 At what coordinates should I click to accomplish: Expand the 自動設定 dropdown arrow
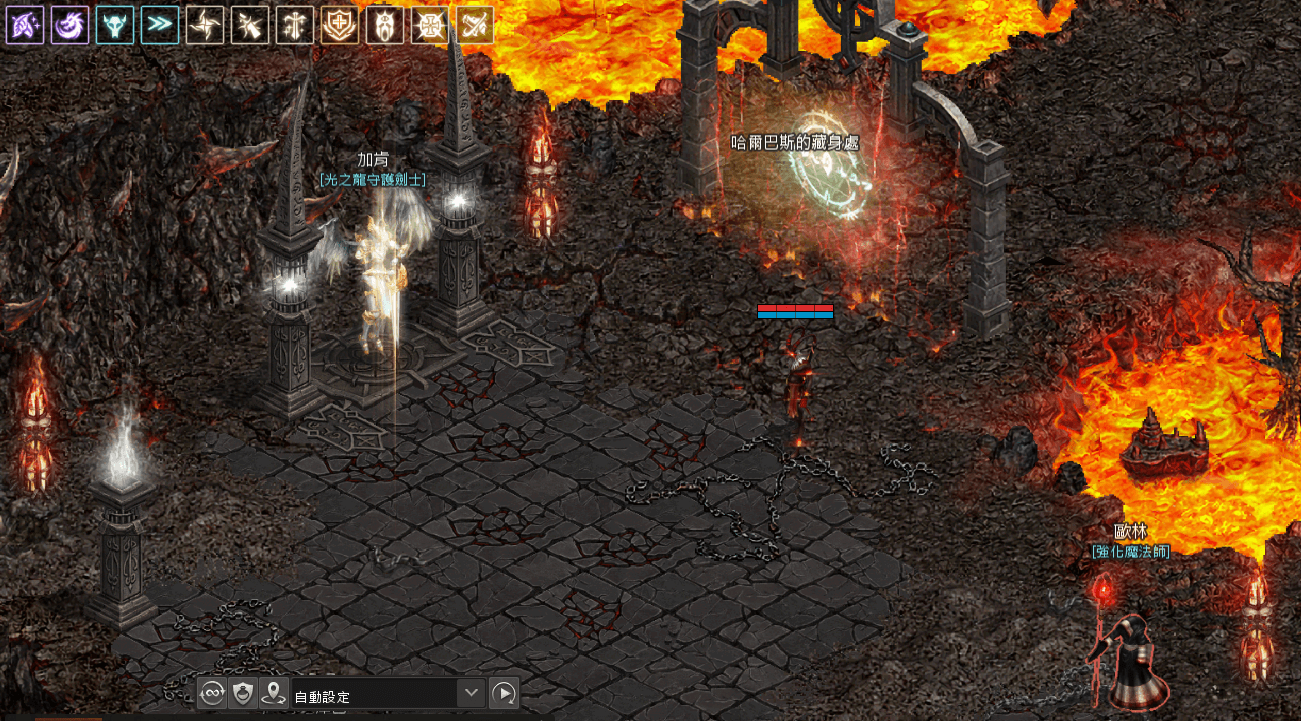point(471,693)
